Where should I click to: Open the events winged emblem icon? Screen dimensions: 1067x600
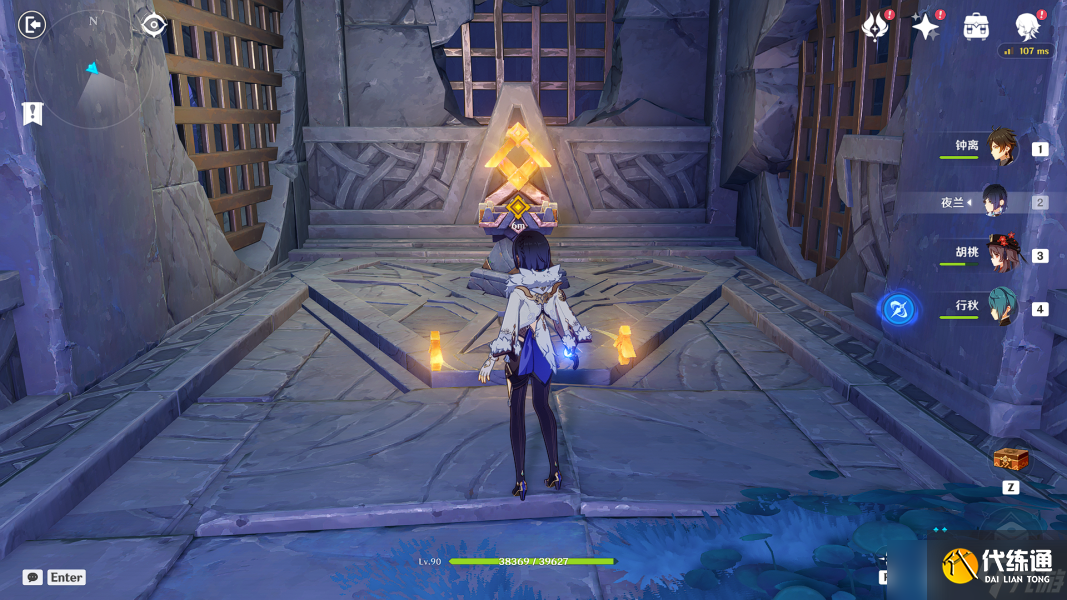(x=875, y=27)
